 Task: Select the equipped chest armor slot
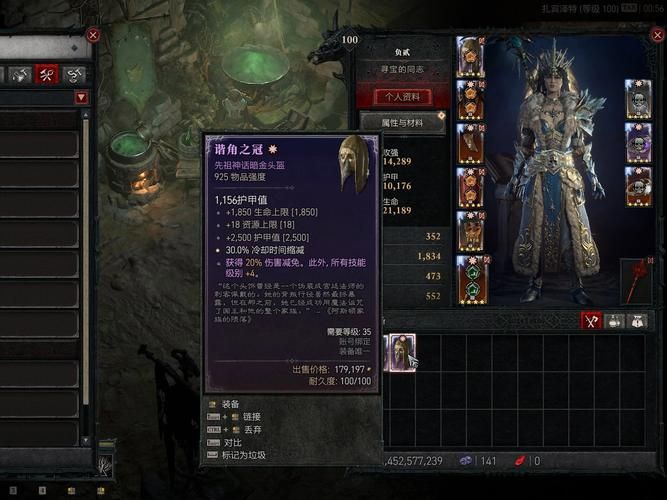(470, 100)
